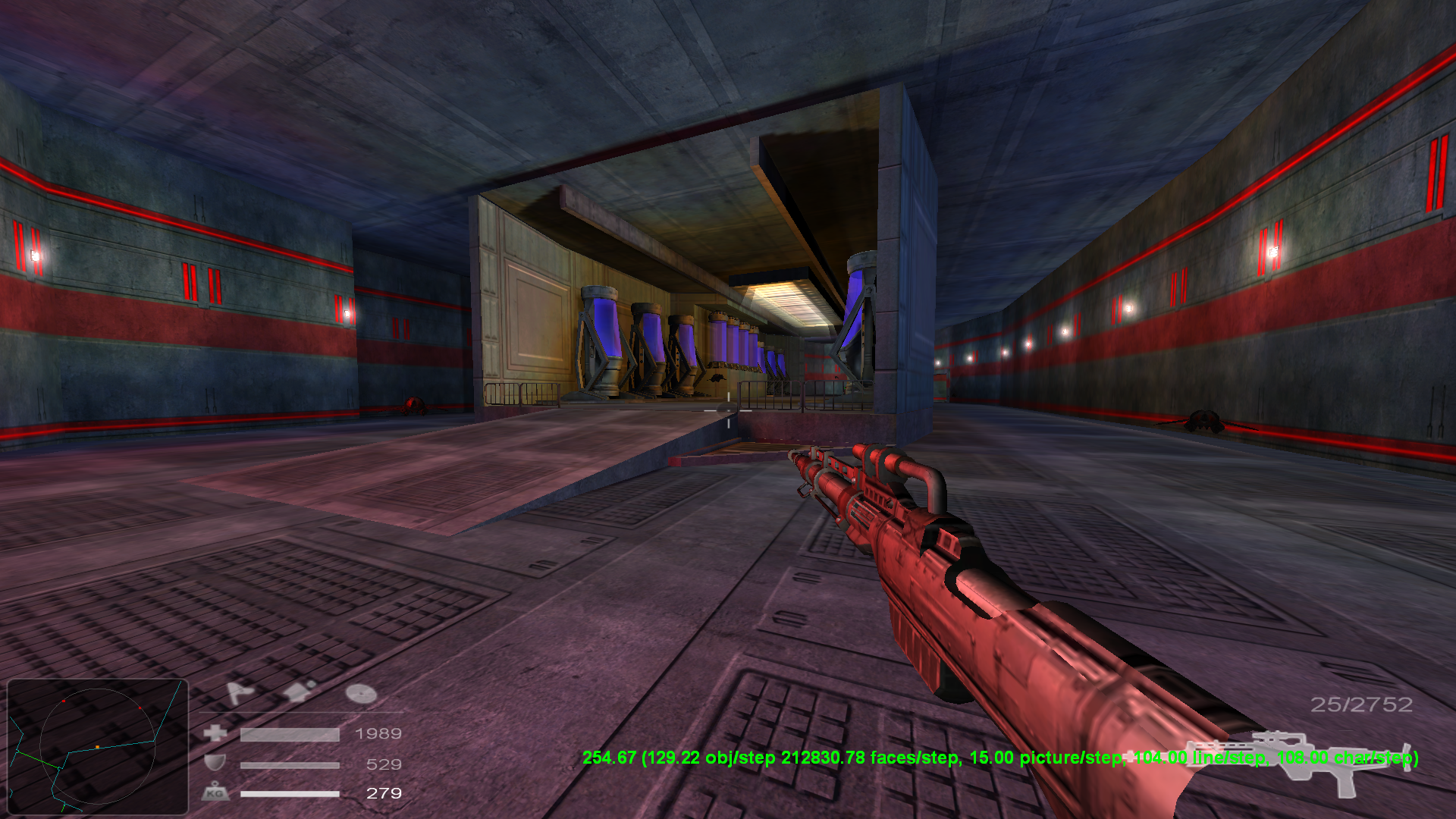
Task: Select the flag objective icon
Action: [238, 692]
